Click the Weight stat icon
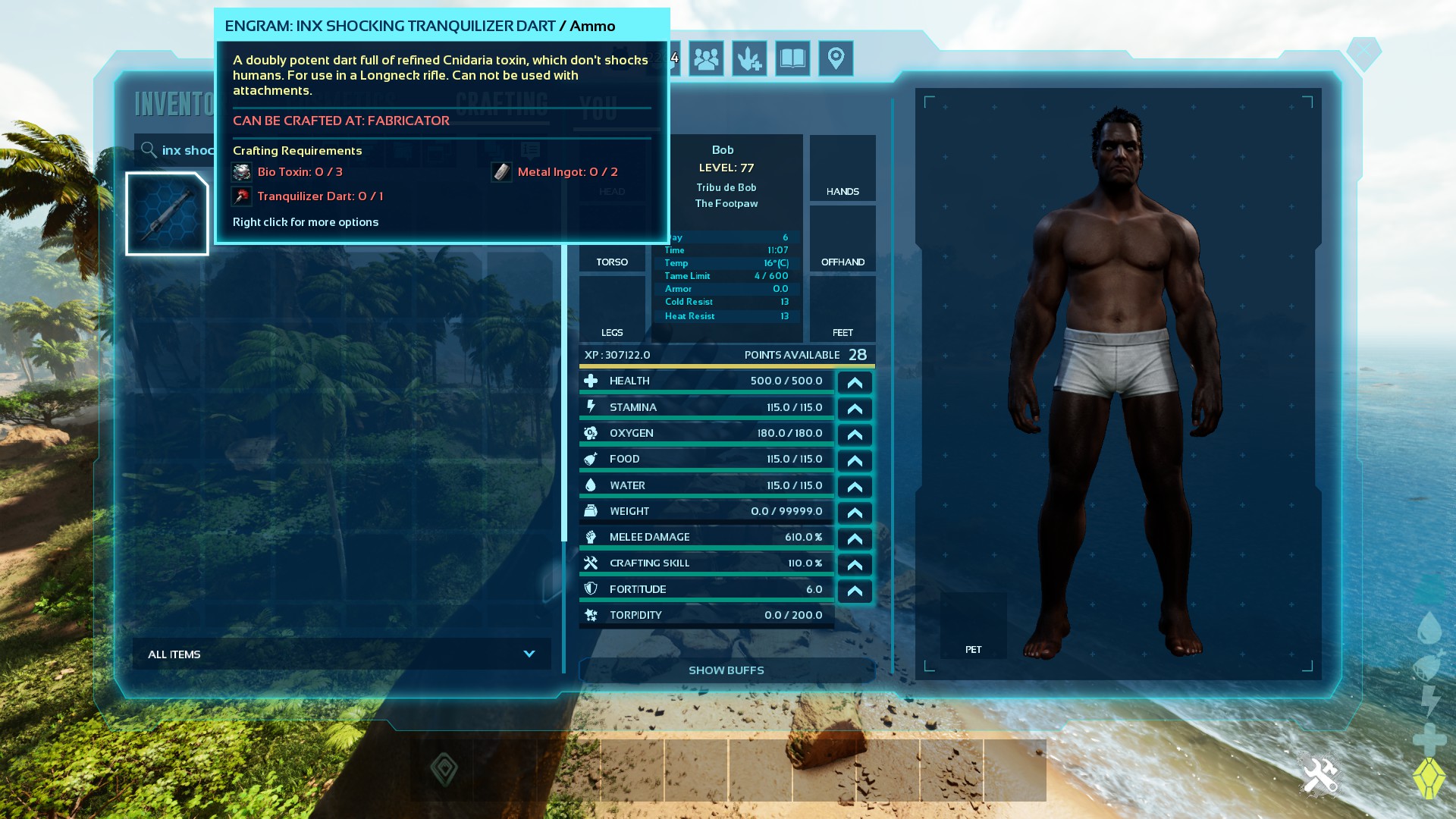The width and height of the screenshot is (1456, 819). [592, 510]
